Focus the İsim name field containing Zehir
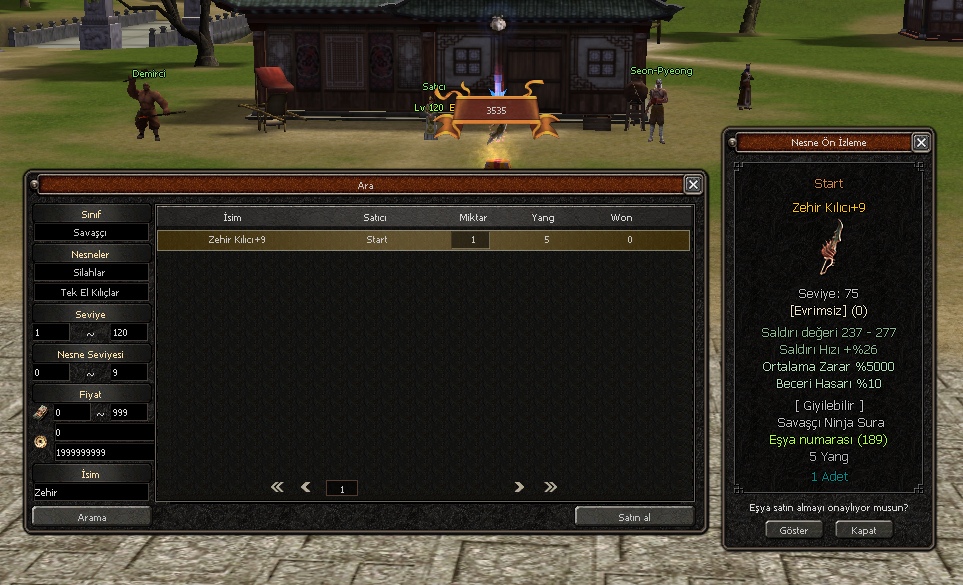This screenshot has height=585, width=963. (x=91, y=492)
